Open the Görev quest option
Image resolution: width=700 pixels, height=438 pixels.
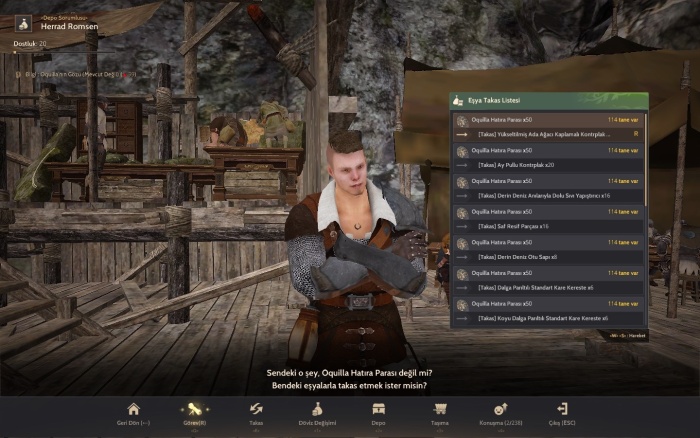tap(194, 413)
